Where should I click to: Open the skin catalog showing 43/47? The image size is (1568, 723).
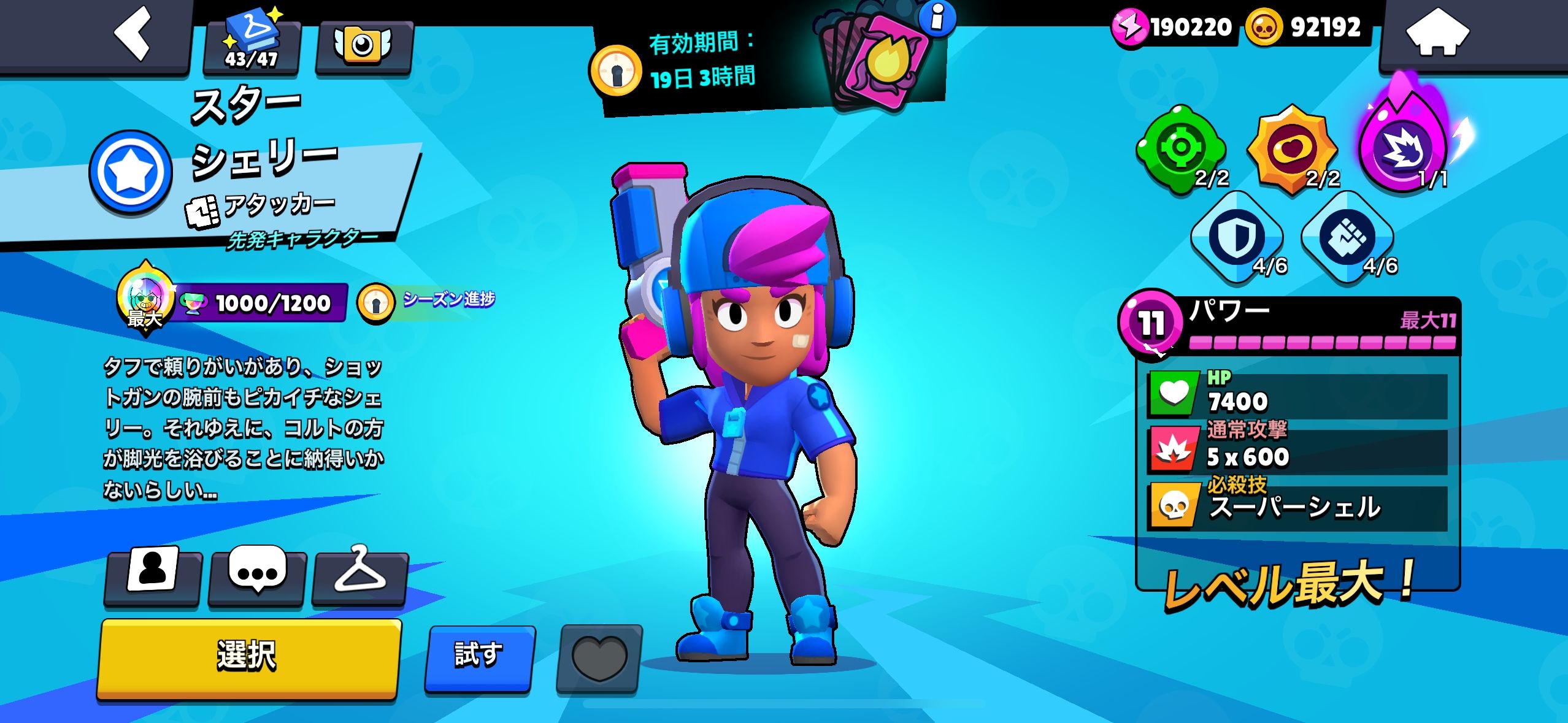click(252, 44)
